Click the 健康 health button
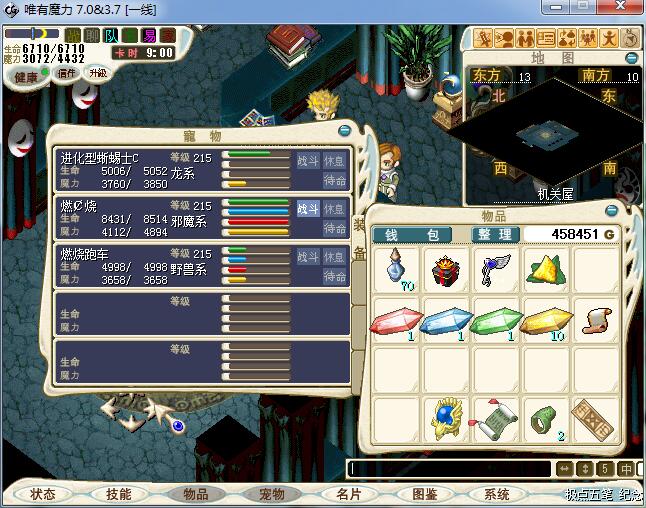Image resolution: width=646 pixels, height=508 pixels. click(25, 77)
